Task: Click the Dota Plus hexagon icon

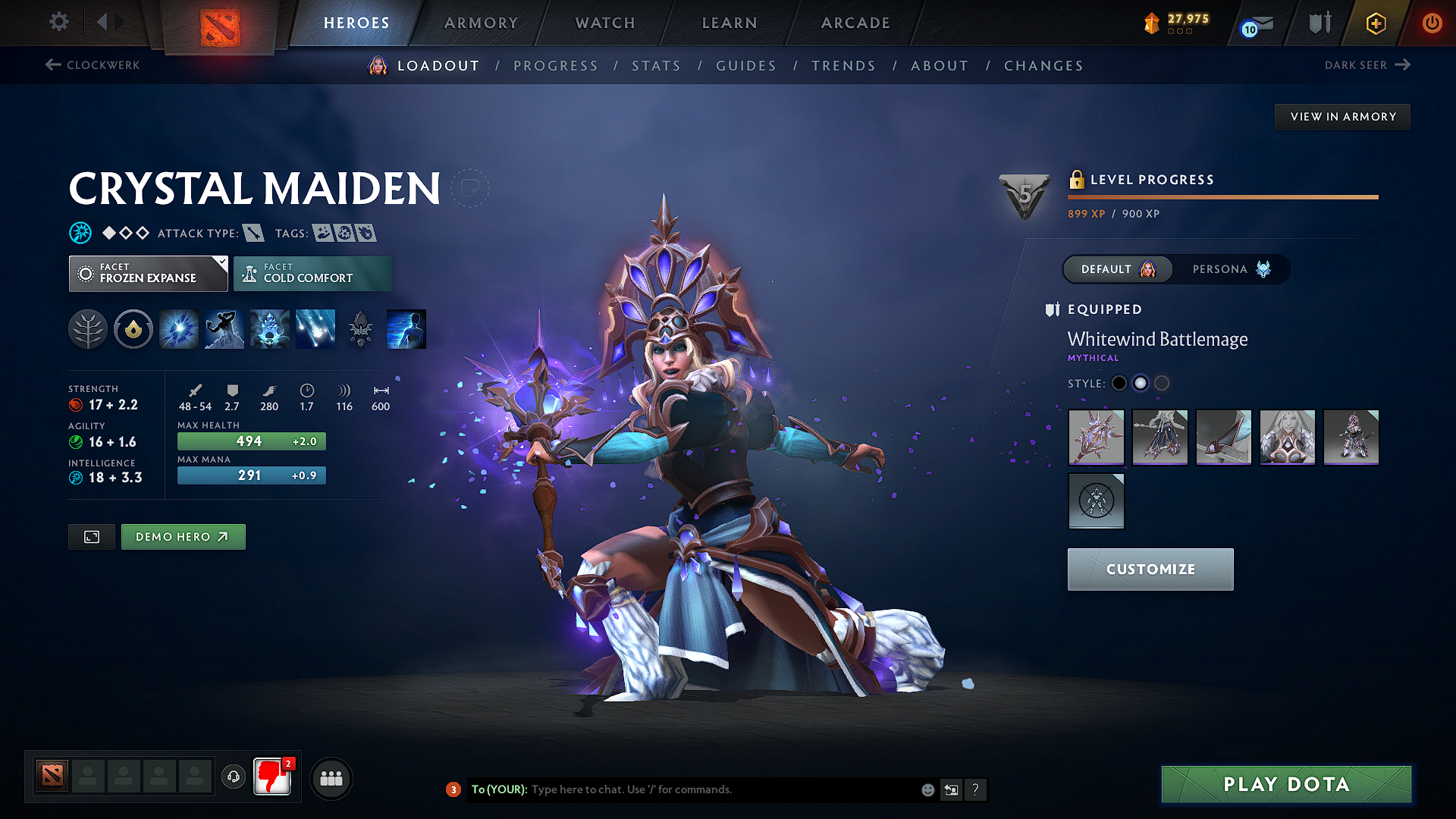Action: 1375,23
